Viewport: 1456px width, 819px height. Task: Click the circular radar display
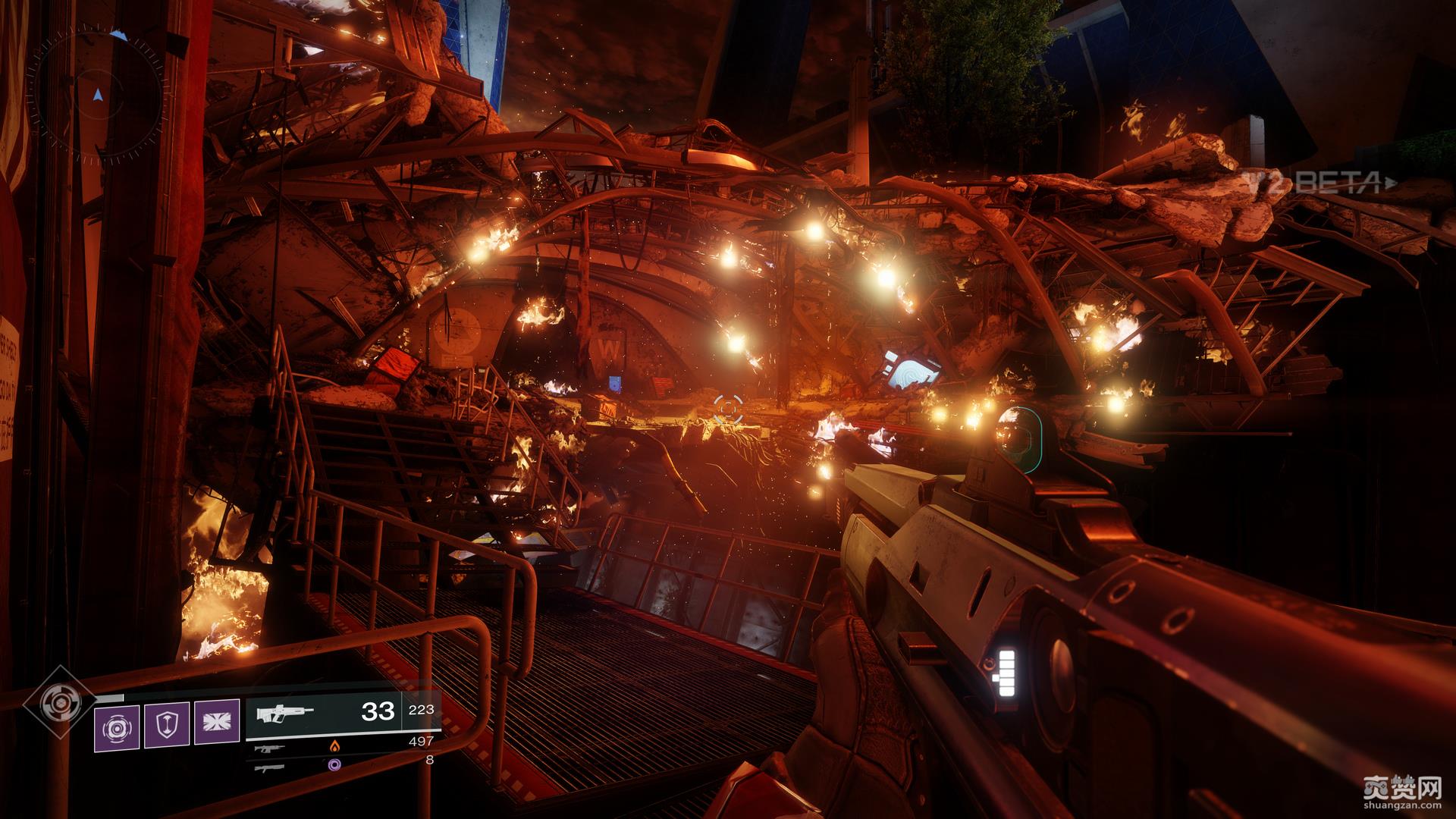tap(97, 96)
